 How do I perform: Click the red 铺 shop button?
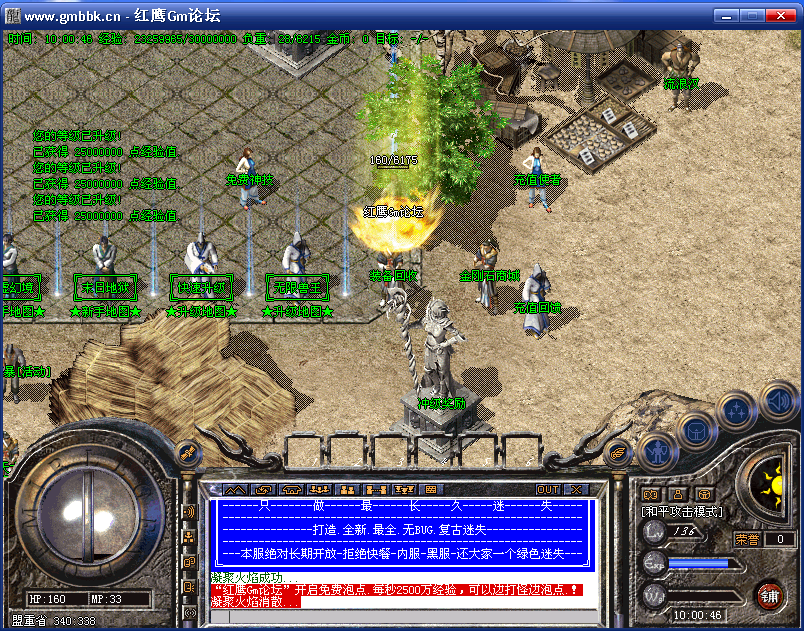coord(769,597)
